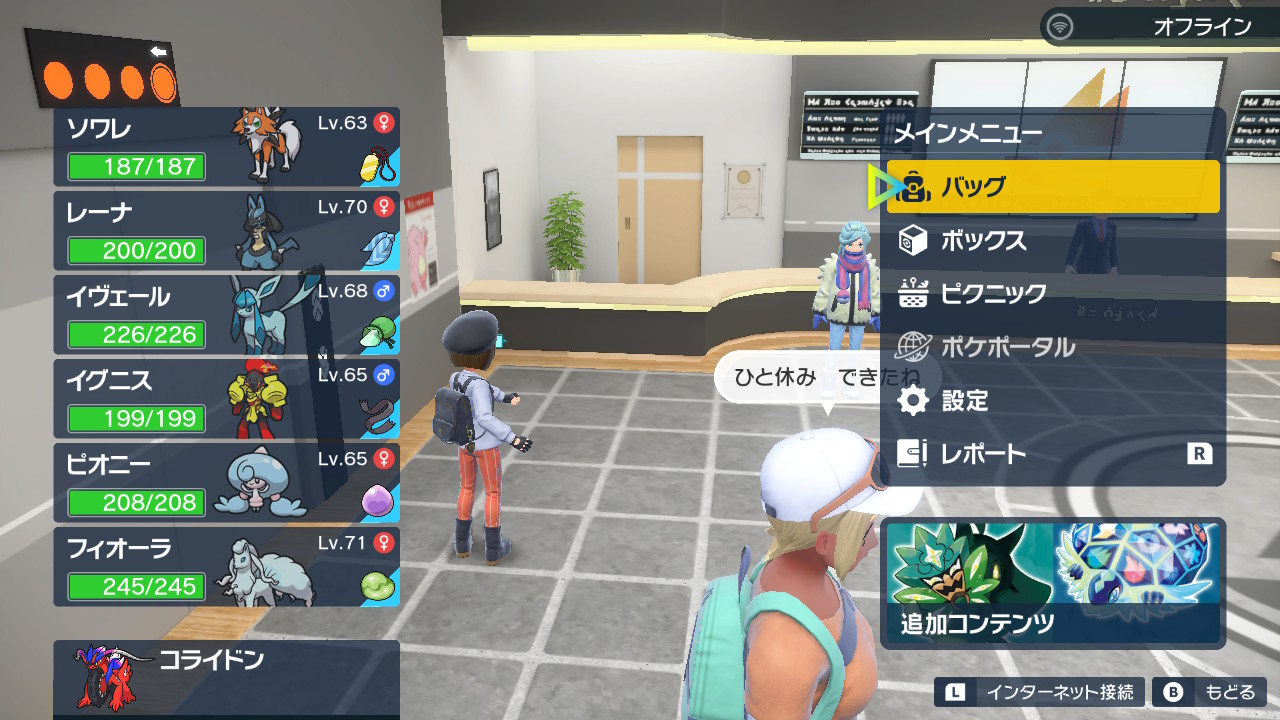
Task: Open the バッグ (Bag) menu entry
Action: pyautogui.click(x=1052, y=187)
